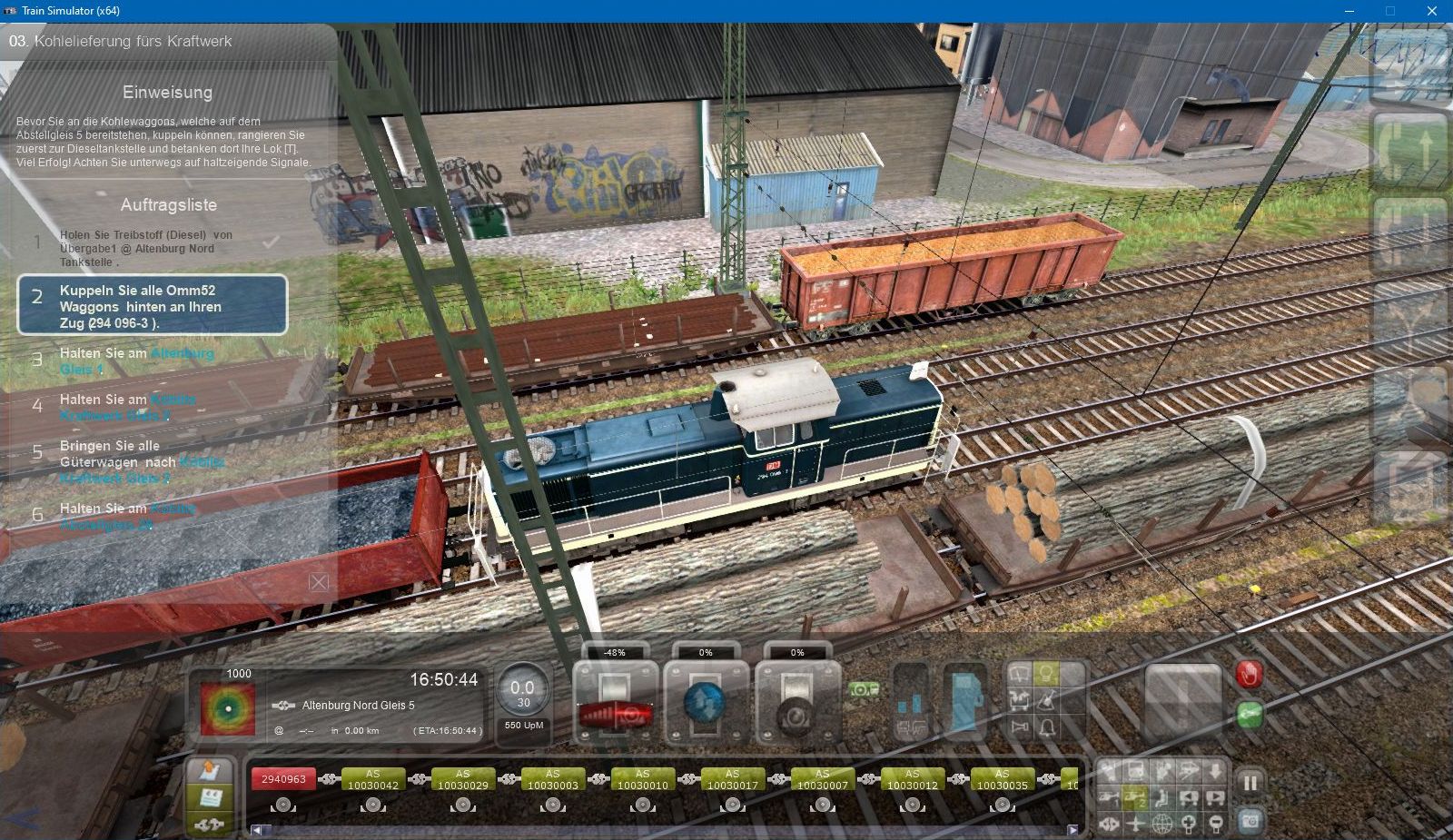Click the train brake lever control
This screenshot has width=1453, height=840.
796,707
